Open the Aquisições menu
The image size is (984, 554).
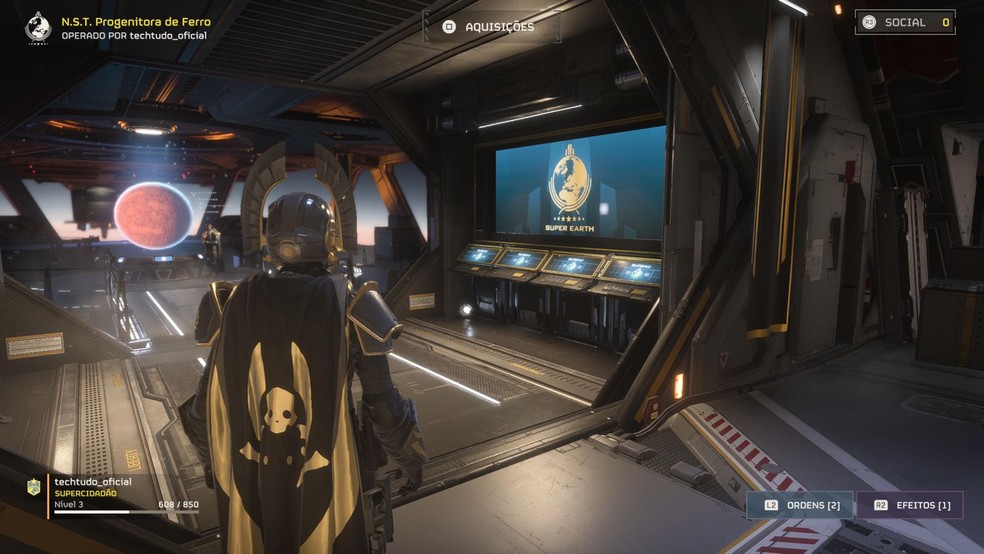[490, 27]
